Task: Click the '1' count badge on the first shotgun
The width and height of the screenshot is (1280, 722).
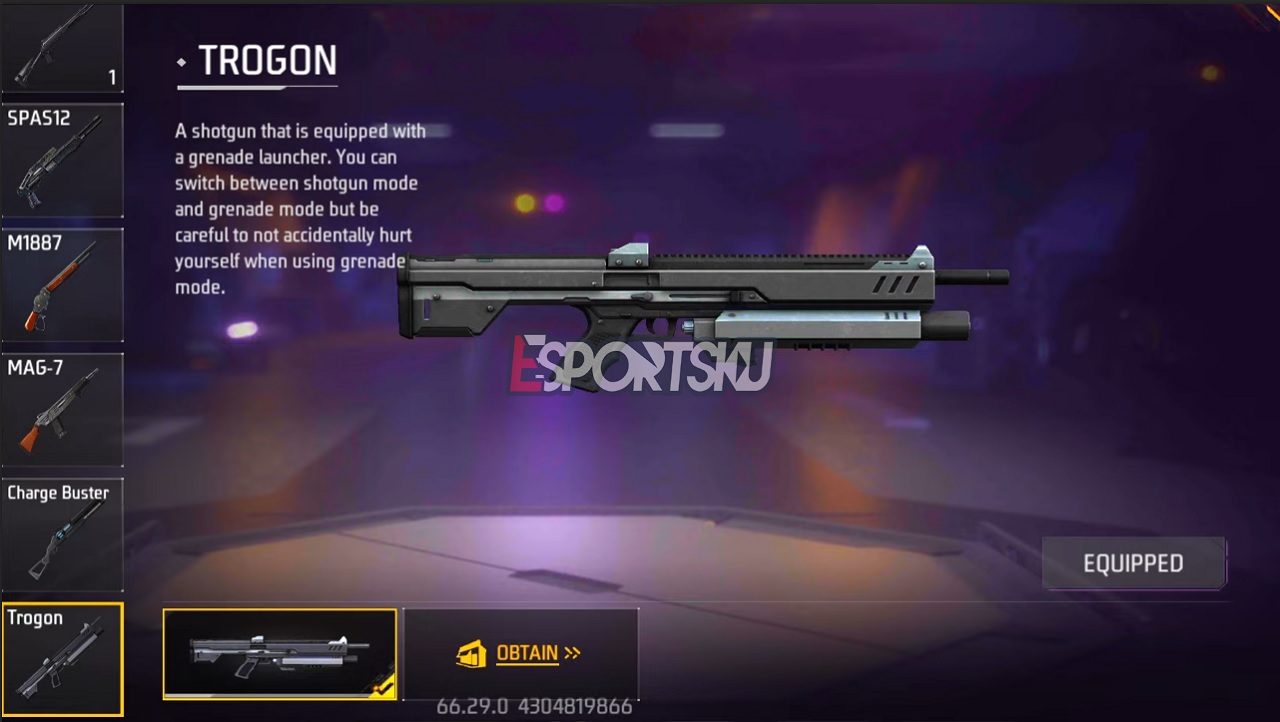Action: (x=112, y=77)
